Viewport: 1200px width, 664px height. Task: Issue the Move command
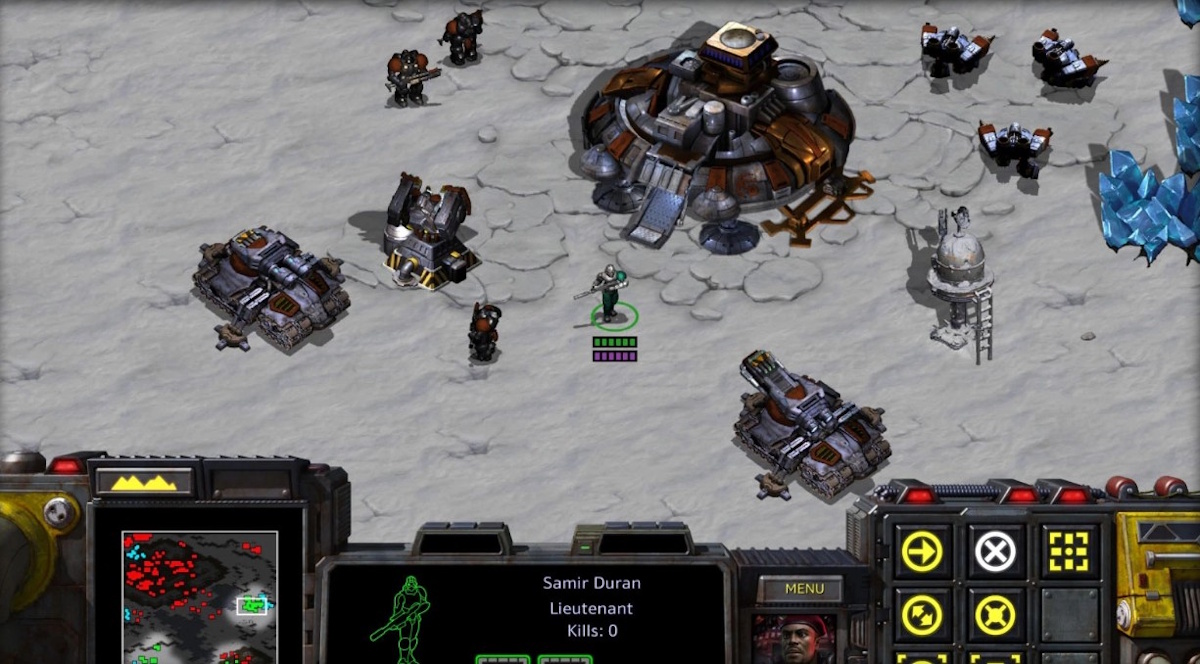tap(921, 551)
